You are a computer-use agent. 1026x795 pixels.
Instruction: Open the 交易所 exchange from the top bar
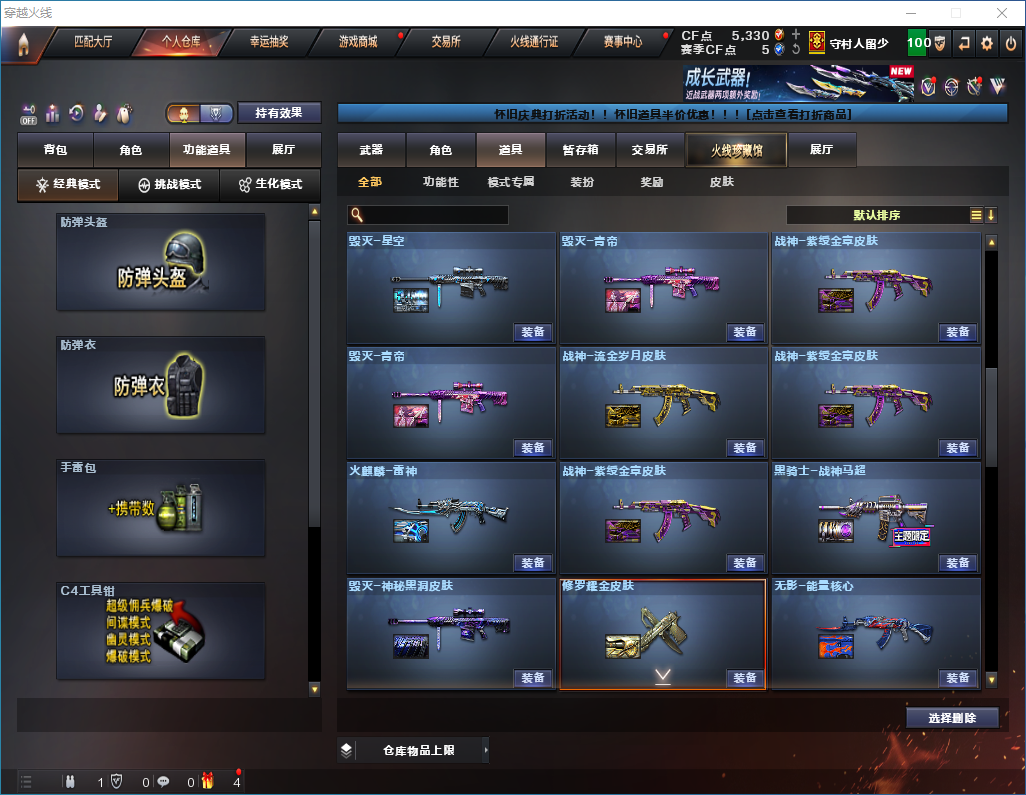[x=446, y=42]
